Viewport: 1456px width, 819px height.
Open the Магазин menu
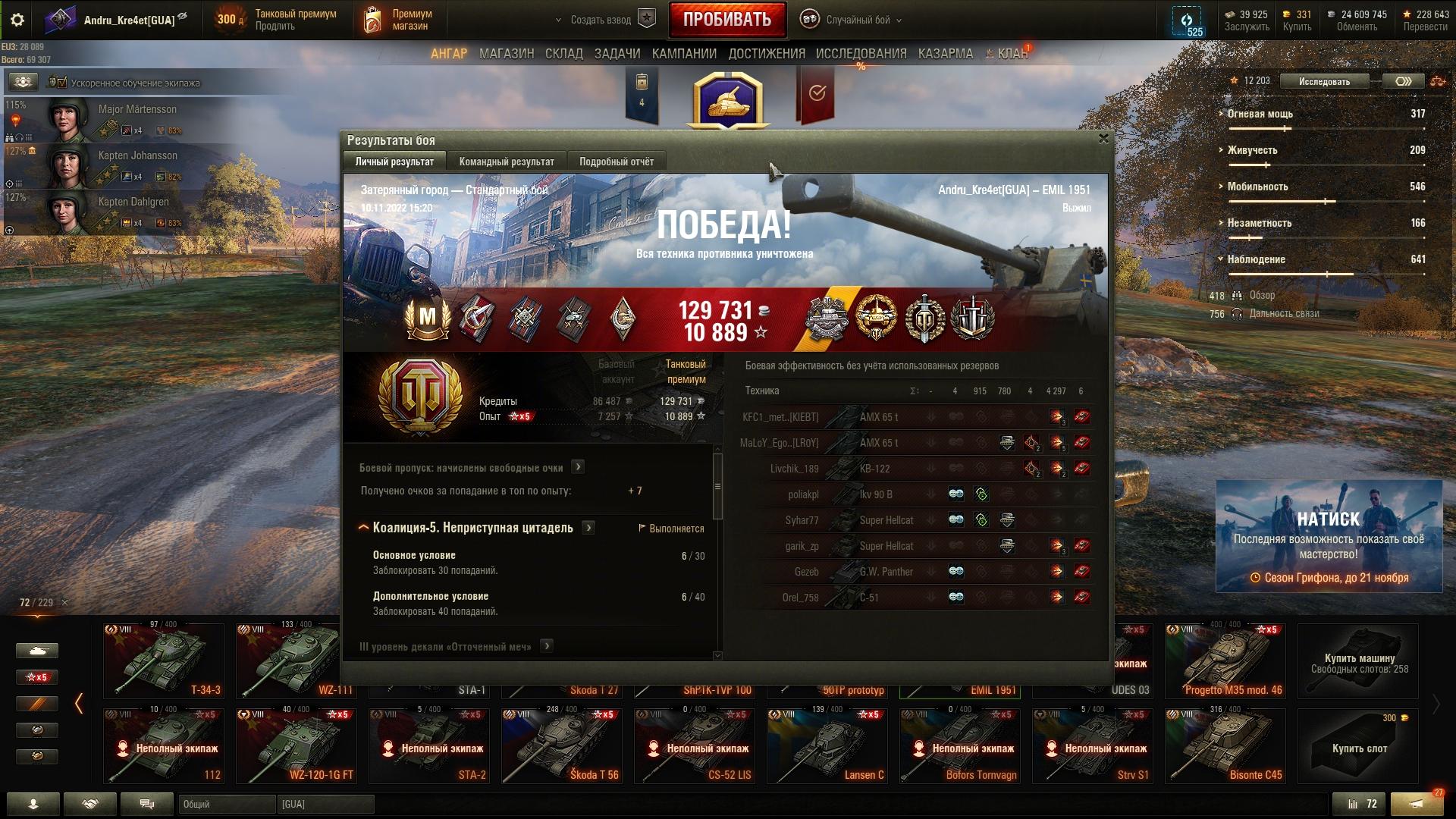507,54
